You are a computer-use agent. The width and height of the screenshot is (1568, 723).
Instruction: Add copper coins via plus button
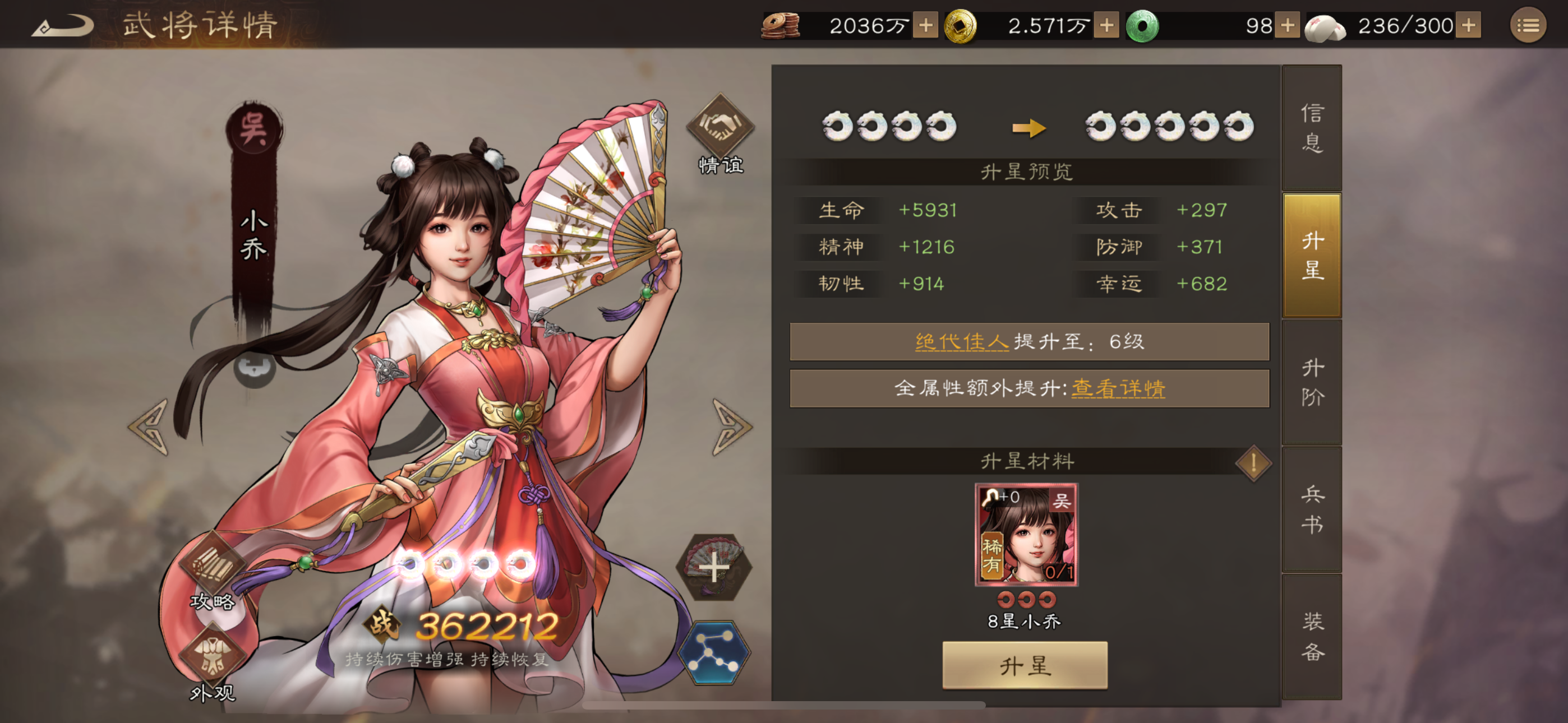(x=925, y=26)
